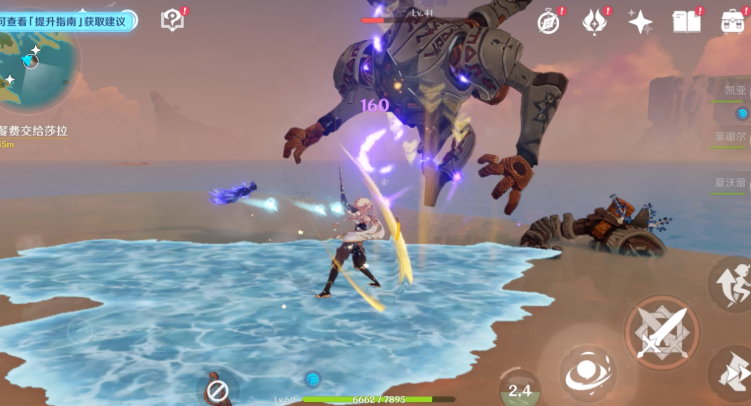Open the backpack inventory icon

pos(733,21)
